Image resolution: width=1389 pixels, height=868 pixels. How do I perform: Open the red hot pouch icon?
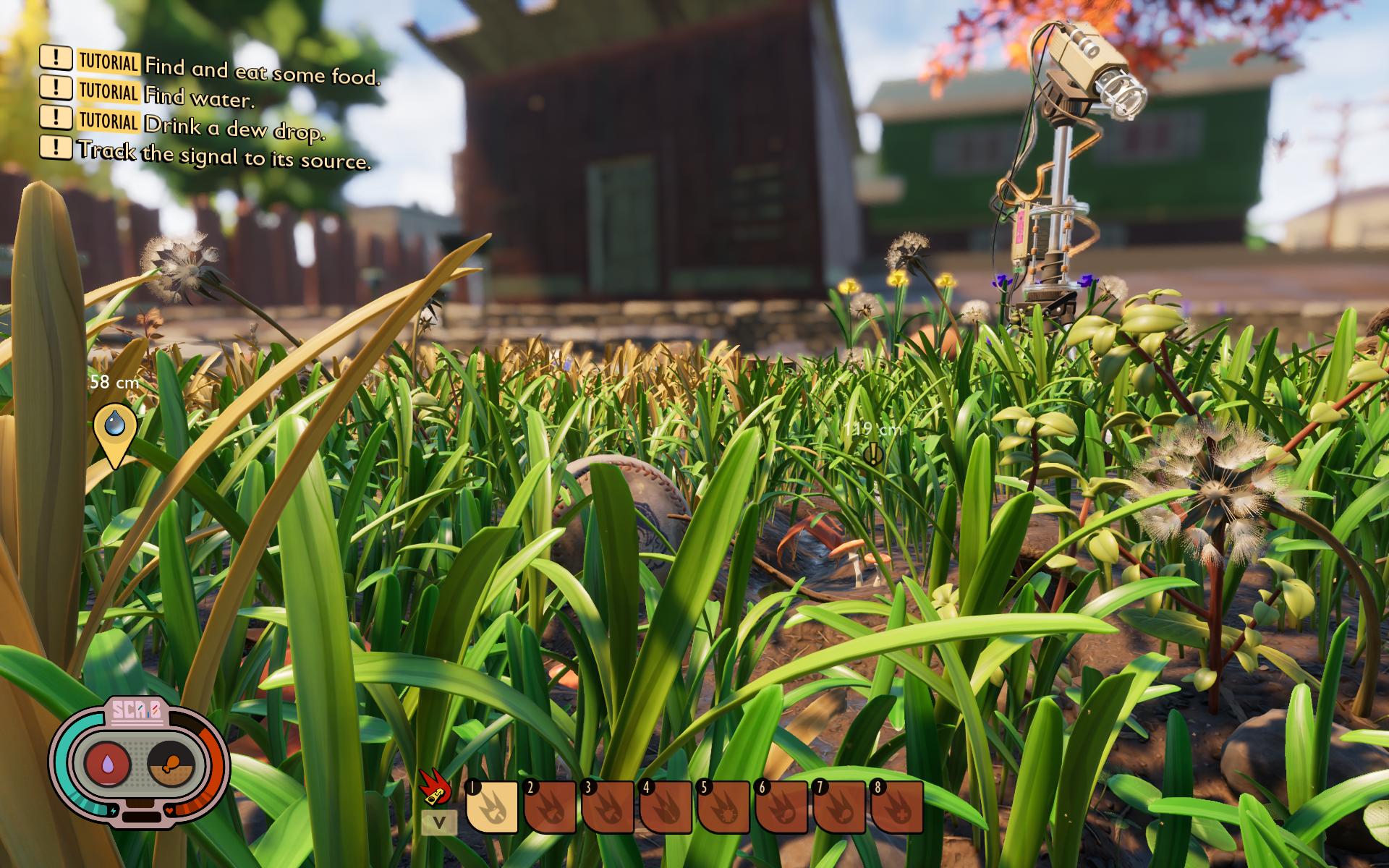436,787
